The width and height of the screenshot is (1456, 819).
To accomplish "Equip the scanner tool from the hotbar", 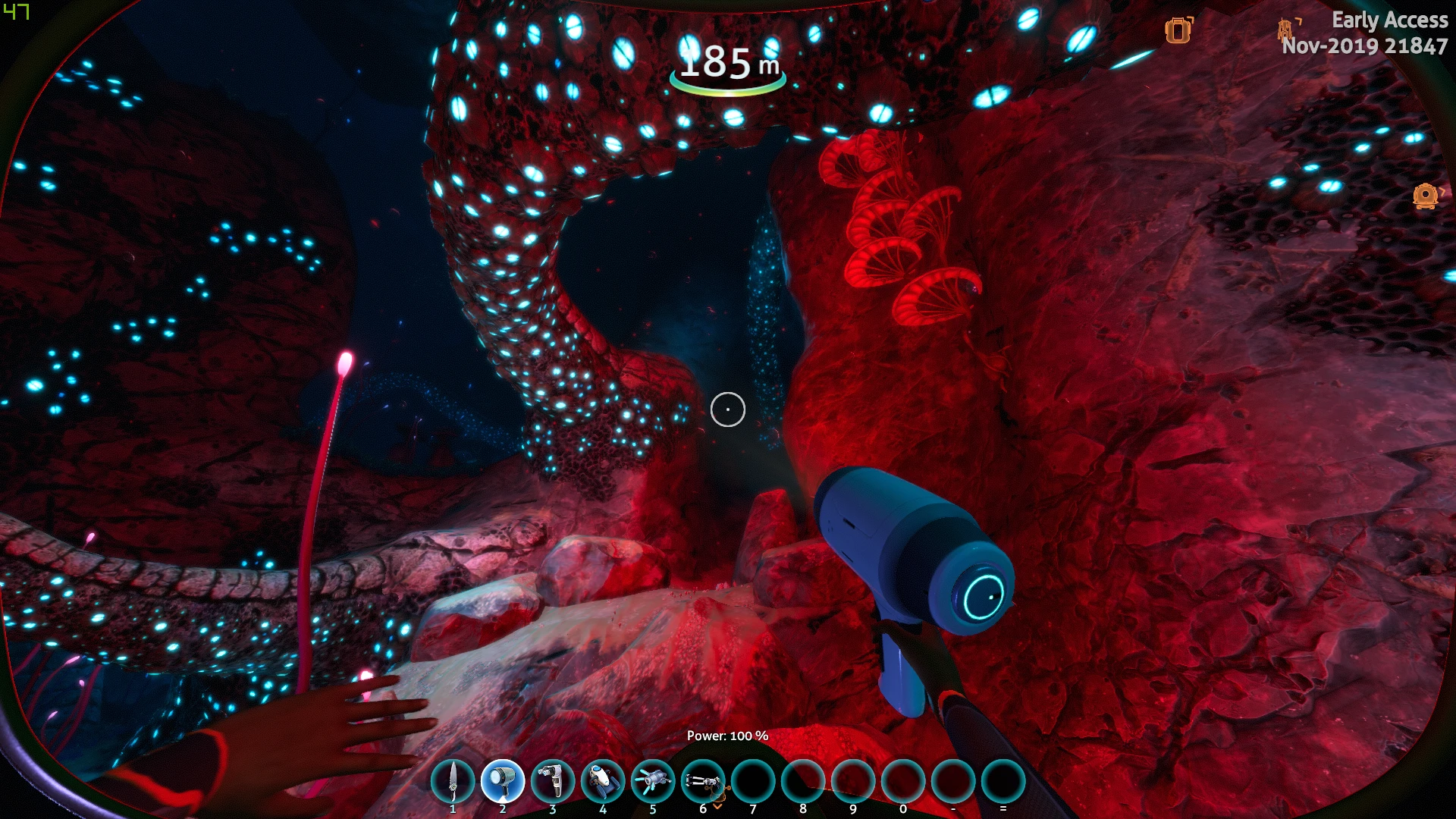I will click(x=553, y=782).
